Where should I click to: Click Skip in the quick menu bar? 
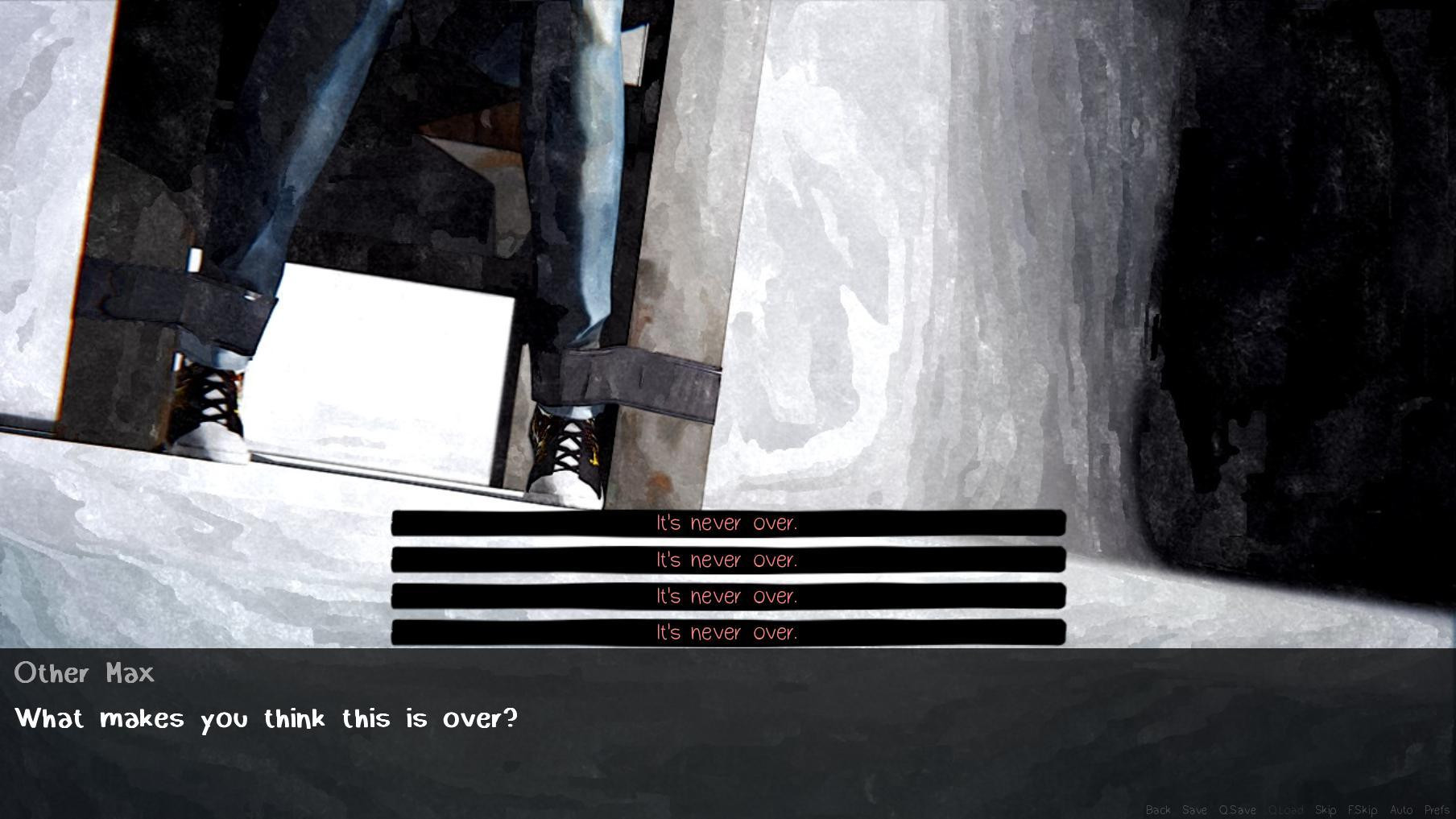pyautogui.click(x=1326, y=809)
